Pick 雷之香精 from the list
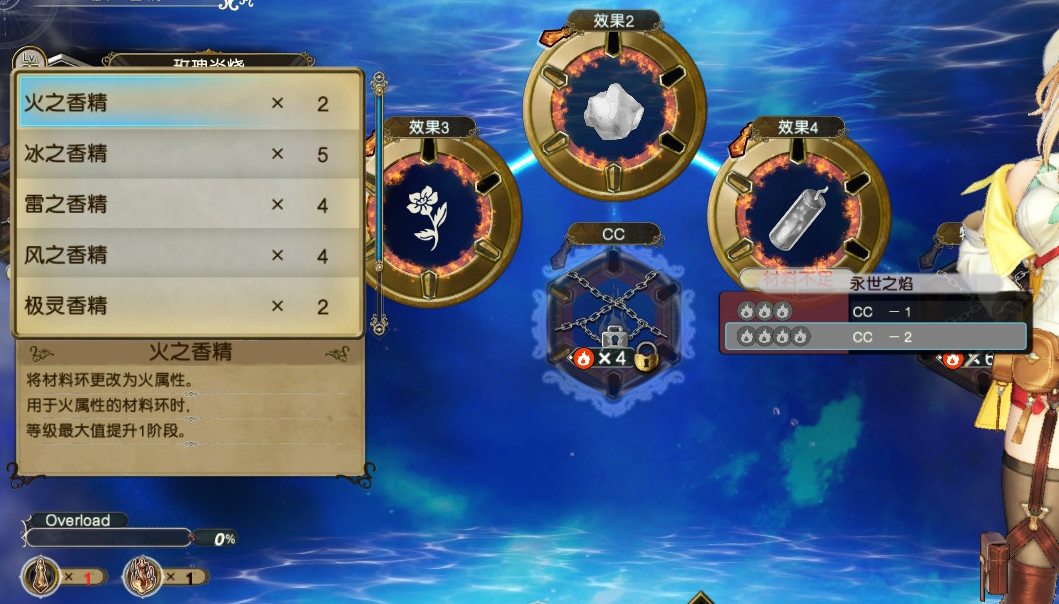 [x=187, y=205]
